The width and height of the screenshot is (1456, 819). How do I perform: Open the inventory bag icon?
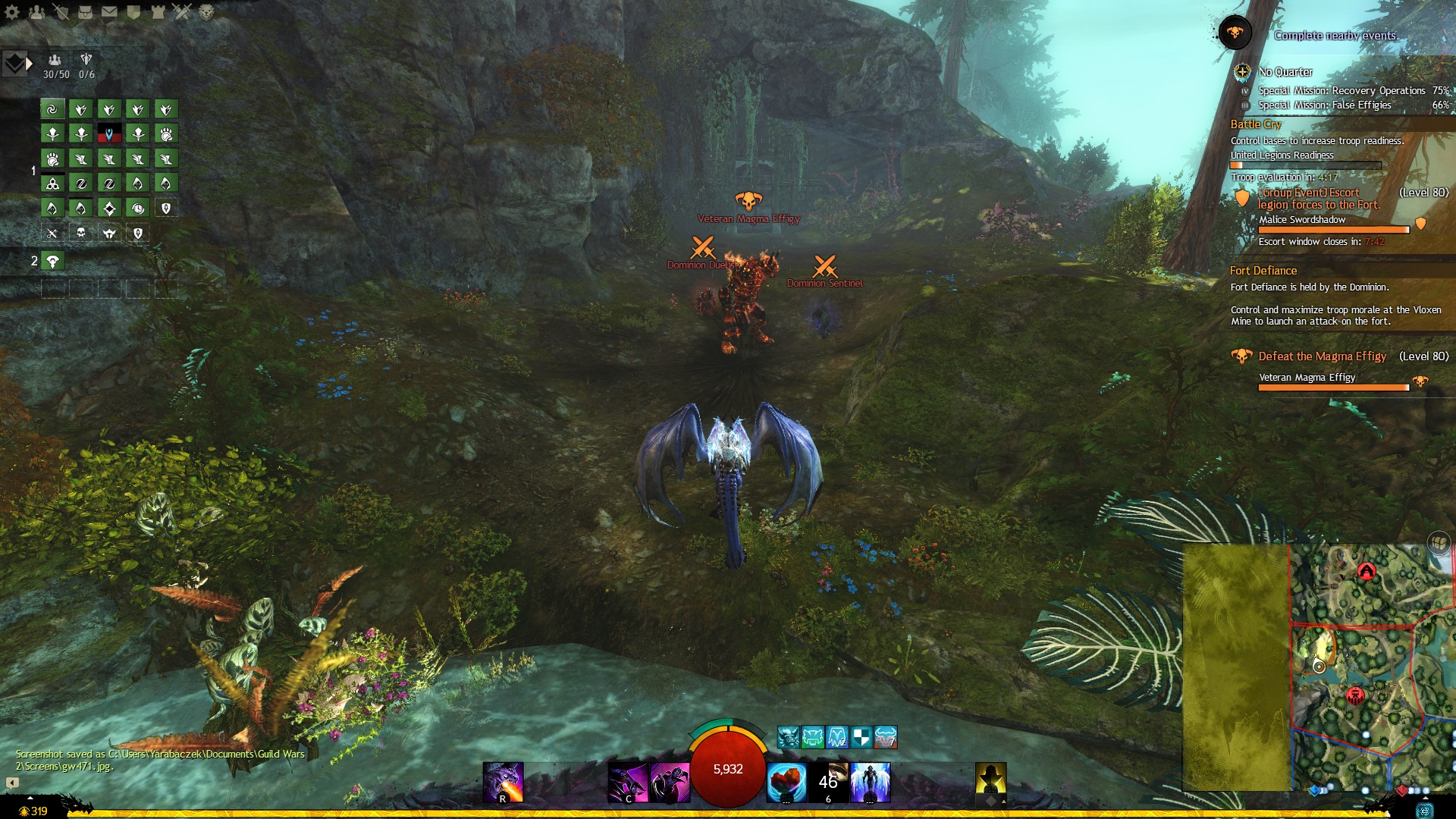tap(85, 11)
